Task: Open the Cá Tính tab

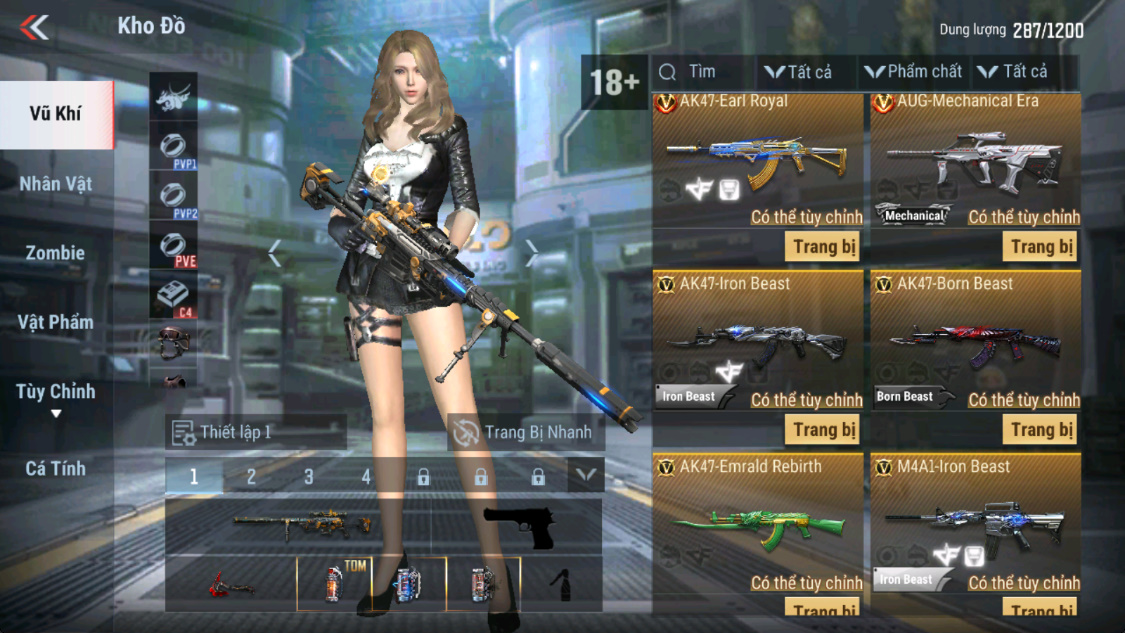Action: 56,468
